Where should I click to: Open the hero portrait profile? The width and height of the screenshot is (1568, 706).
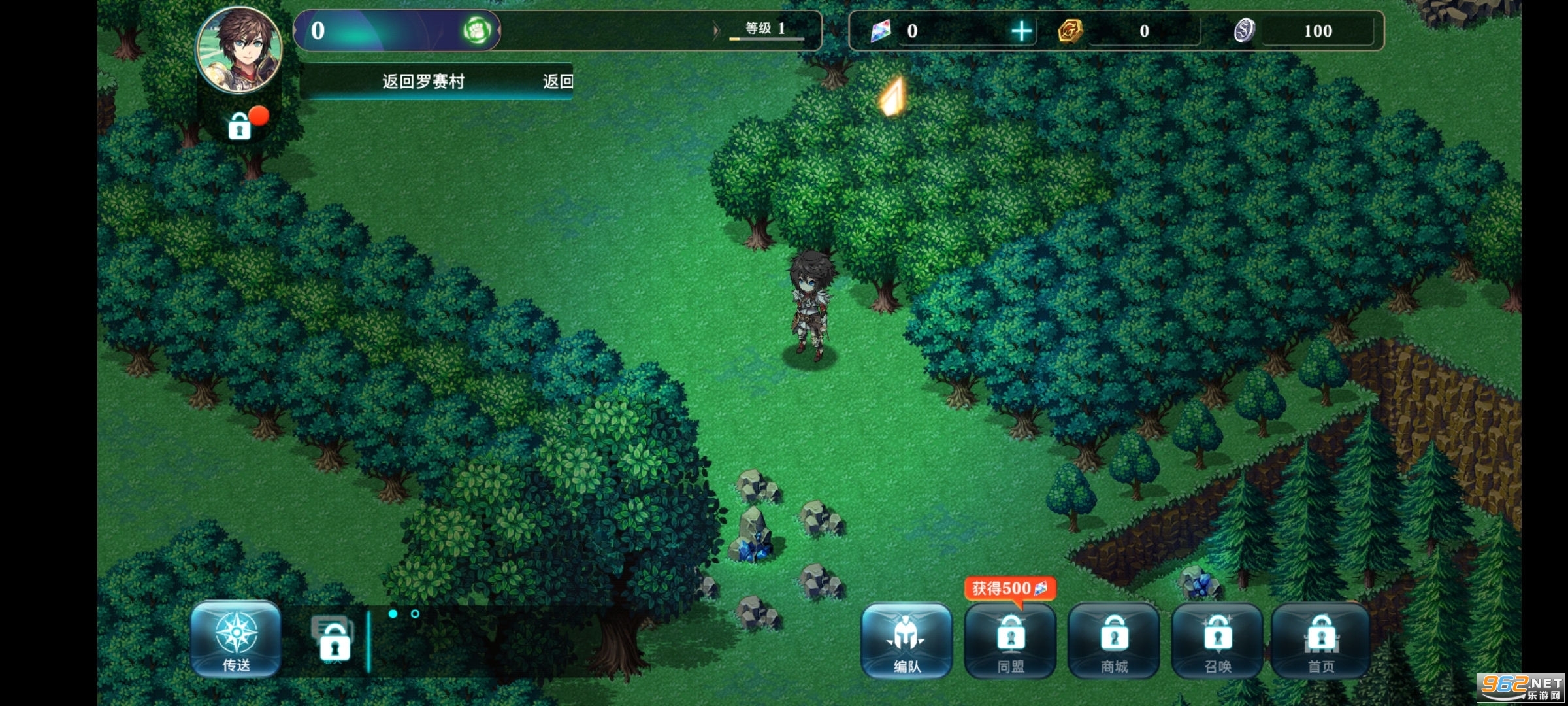[x=240, y=50]
